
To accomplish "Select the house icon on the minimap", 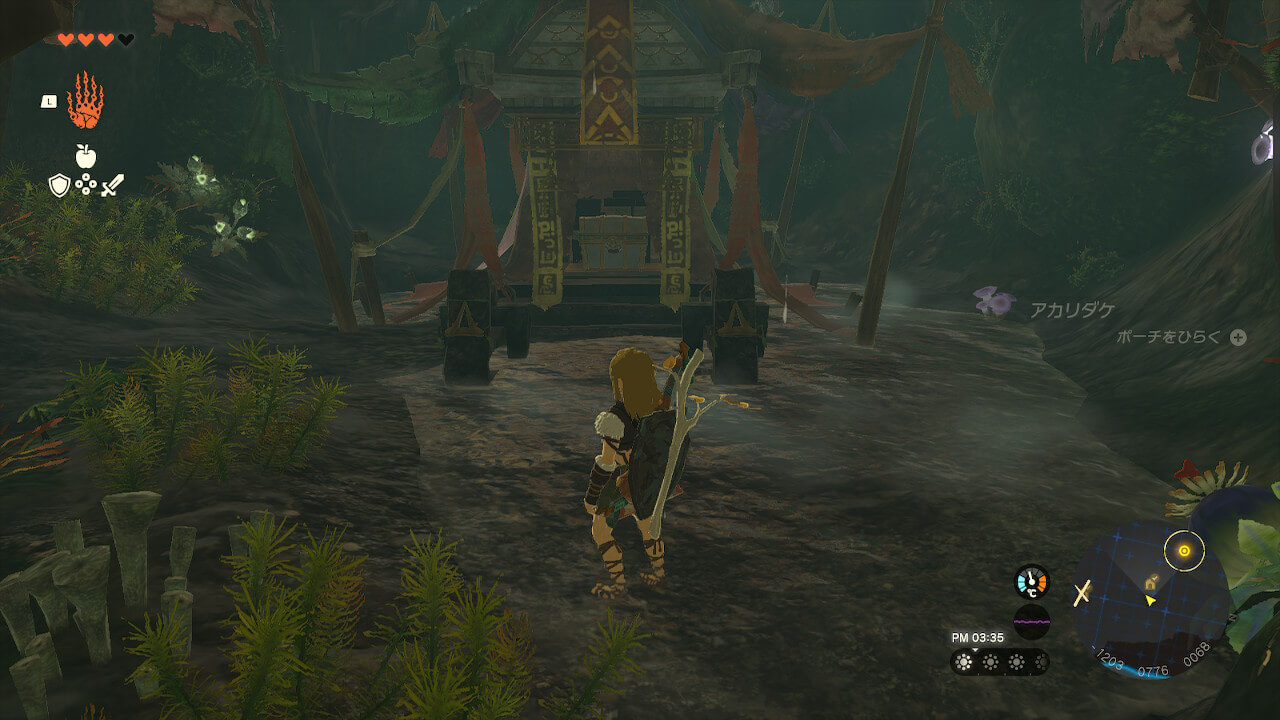I will [1152, 579].
